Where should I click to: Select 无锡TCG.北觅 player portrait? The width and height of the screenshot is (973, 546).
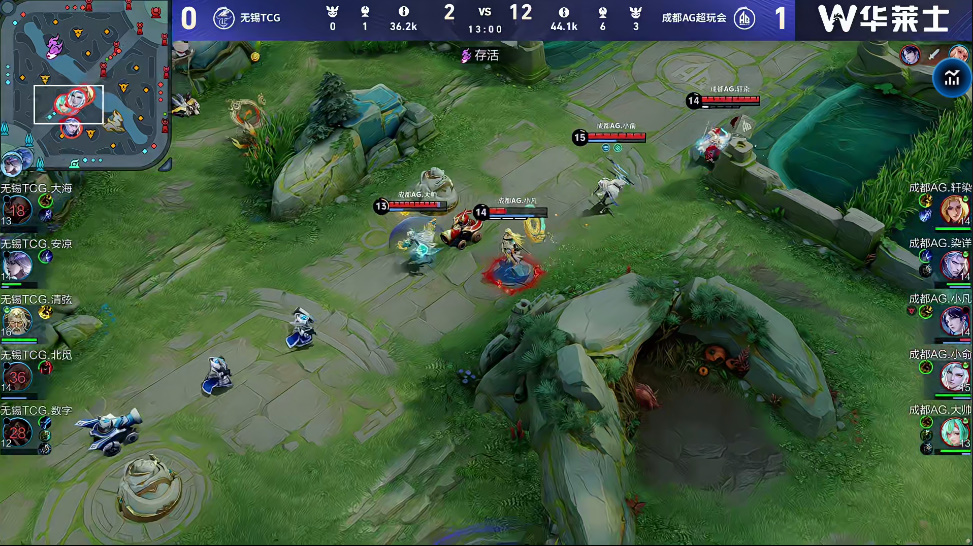(17, 376)
